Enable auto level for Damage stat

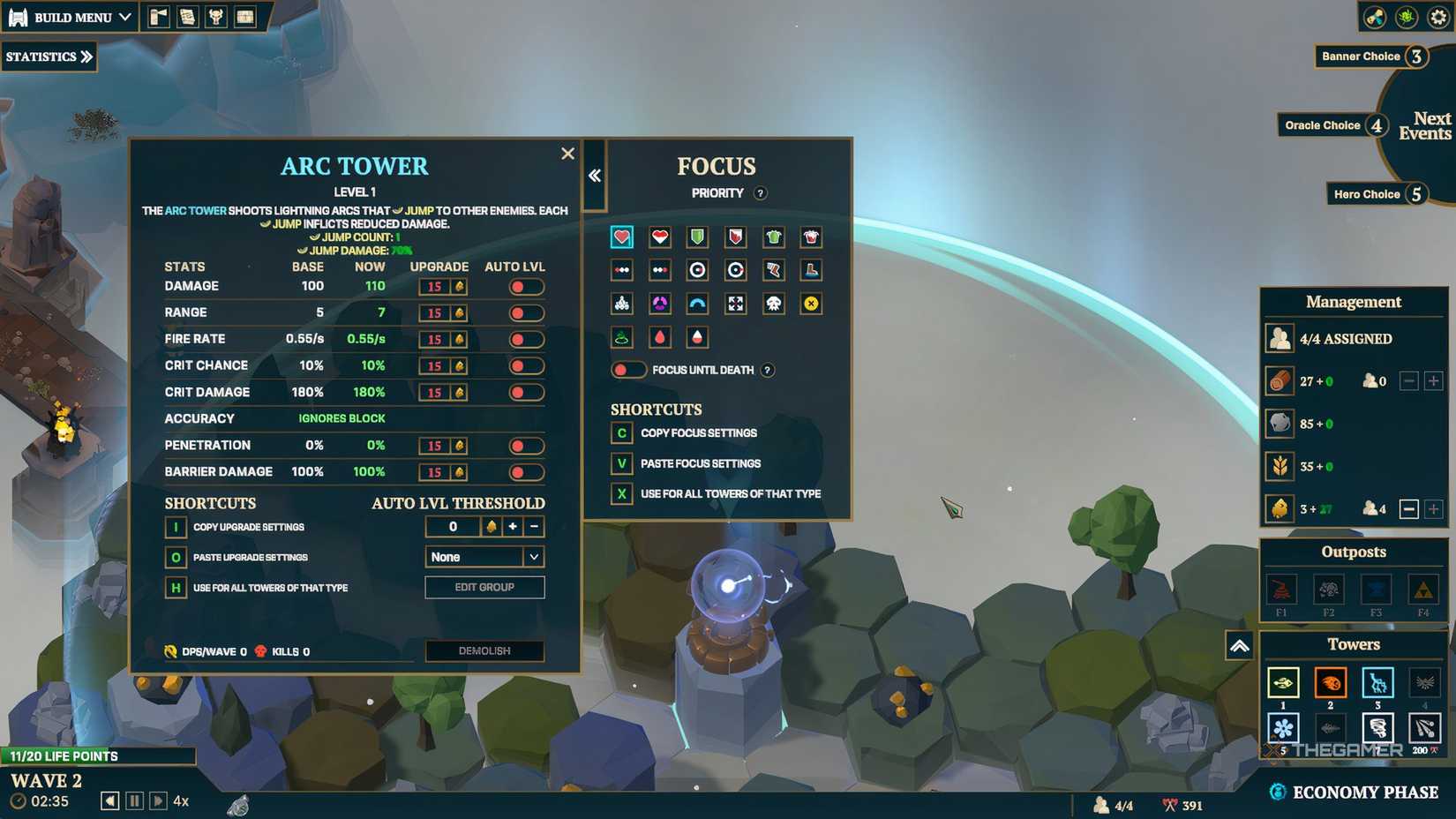tap(526, 286)
